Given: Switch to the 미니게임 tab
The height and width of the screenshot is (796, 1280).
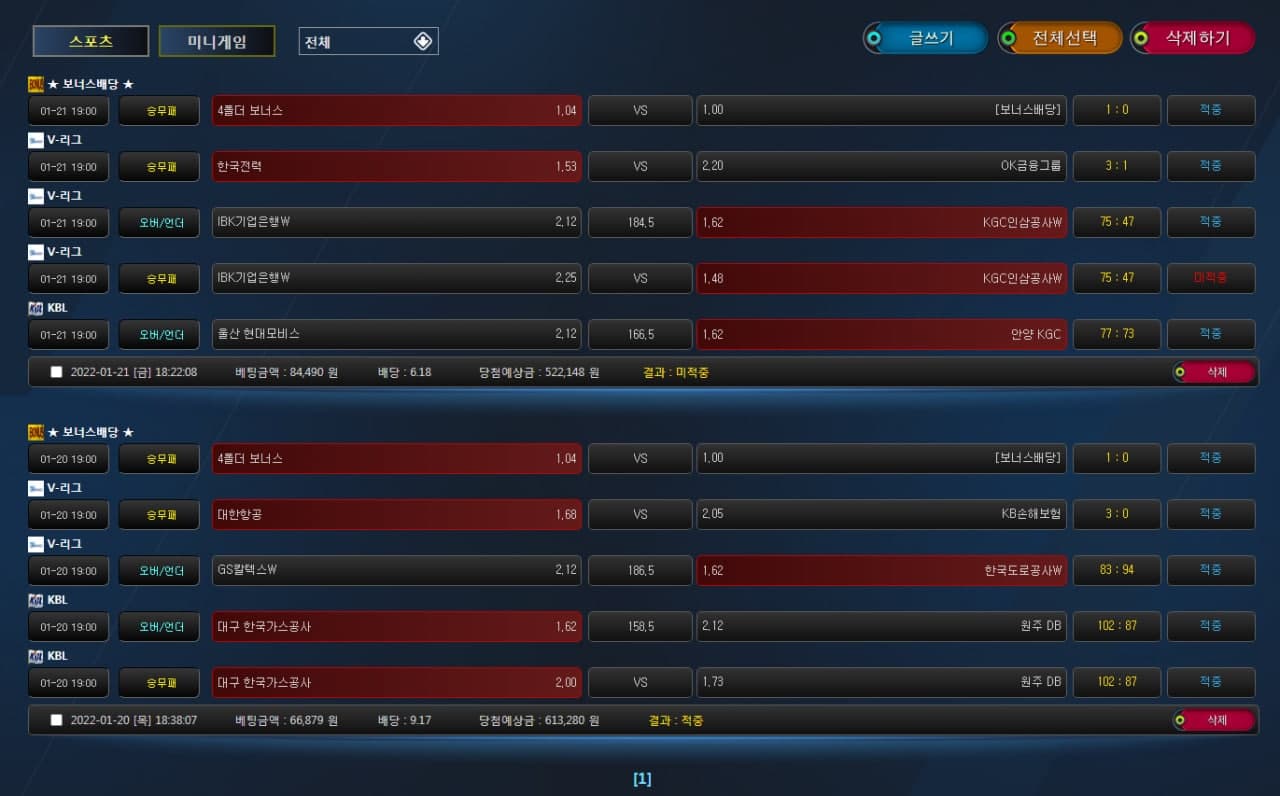Looking at the screenshot, I should [217, 41].
